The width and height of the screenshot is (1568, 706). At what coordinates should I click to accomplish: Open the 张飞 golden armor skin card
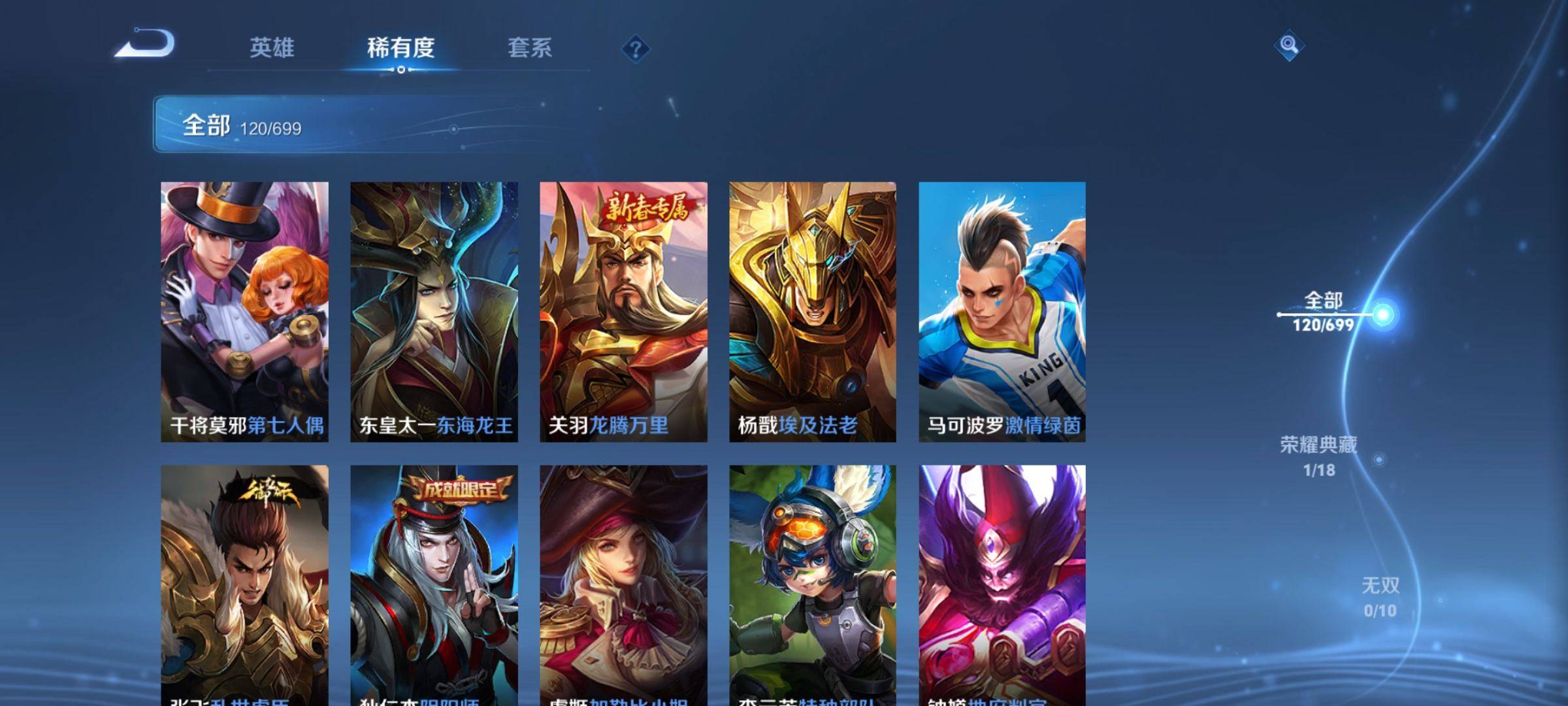[245, 585]
